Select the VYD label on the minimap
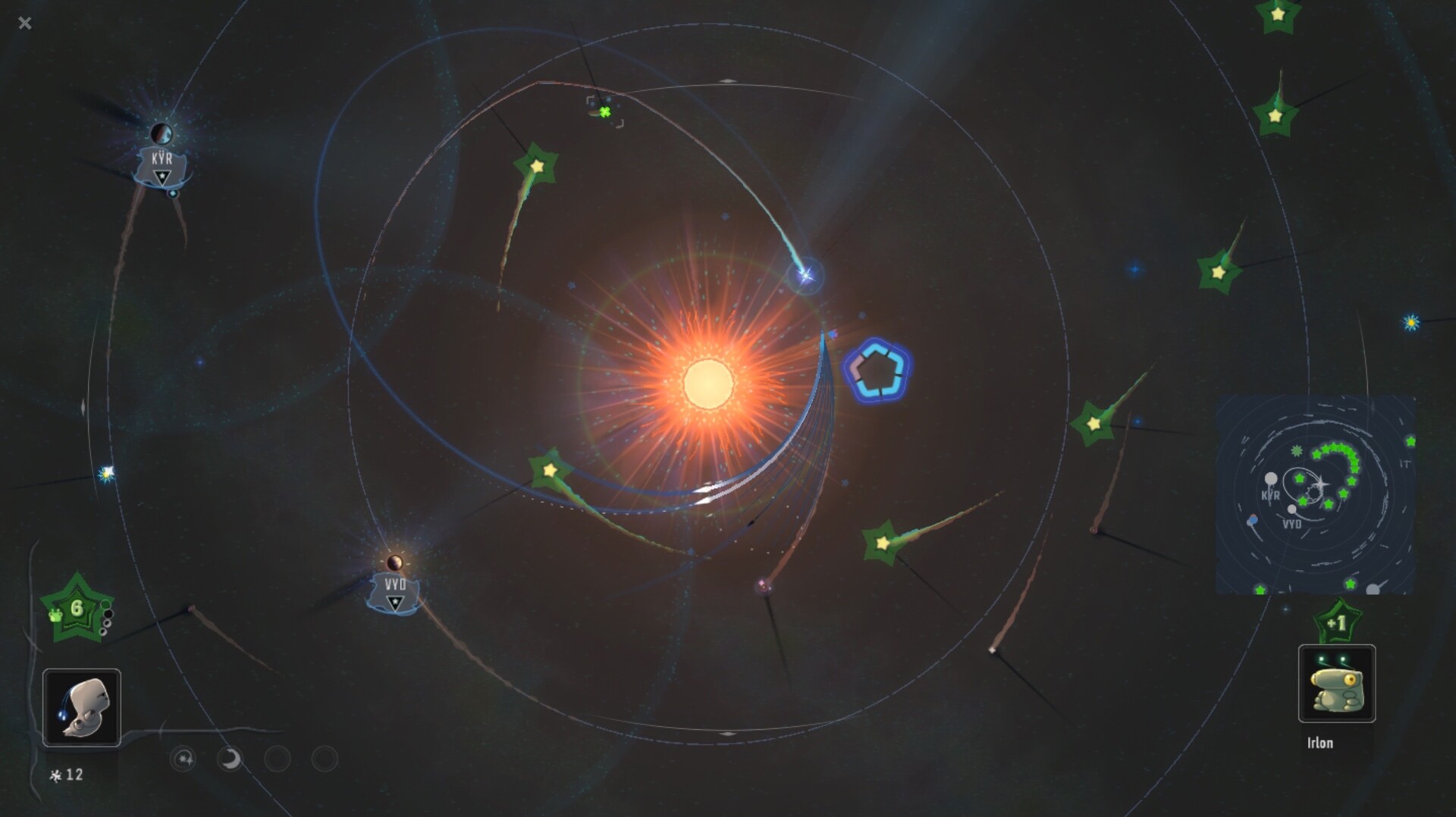Viewport: 1456px width, 817px height. coord(1292,524)
